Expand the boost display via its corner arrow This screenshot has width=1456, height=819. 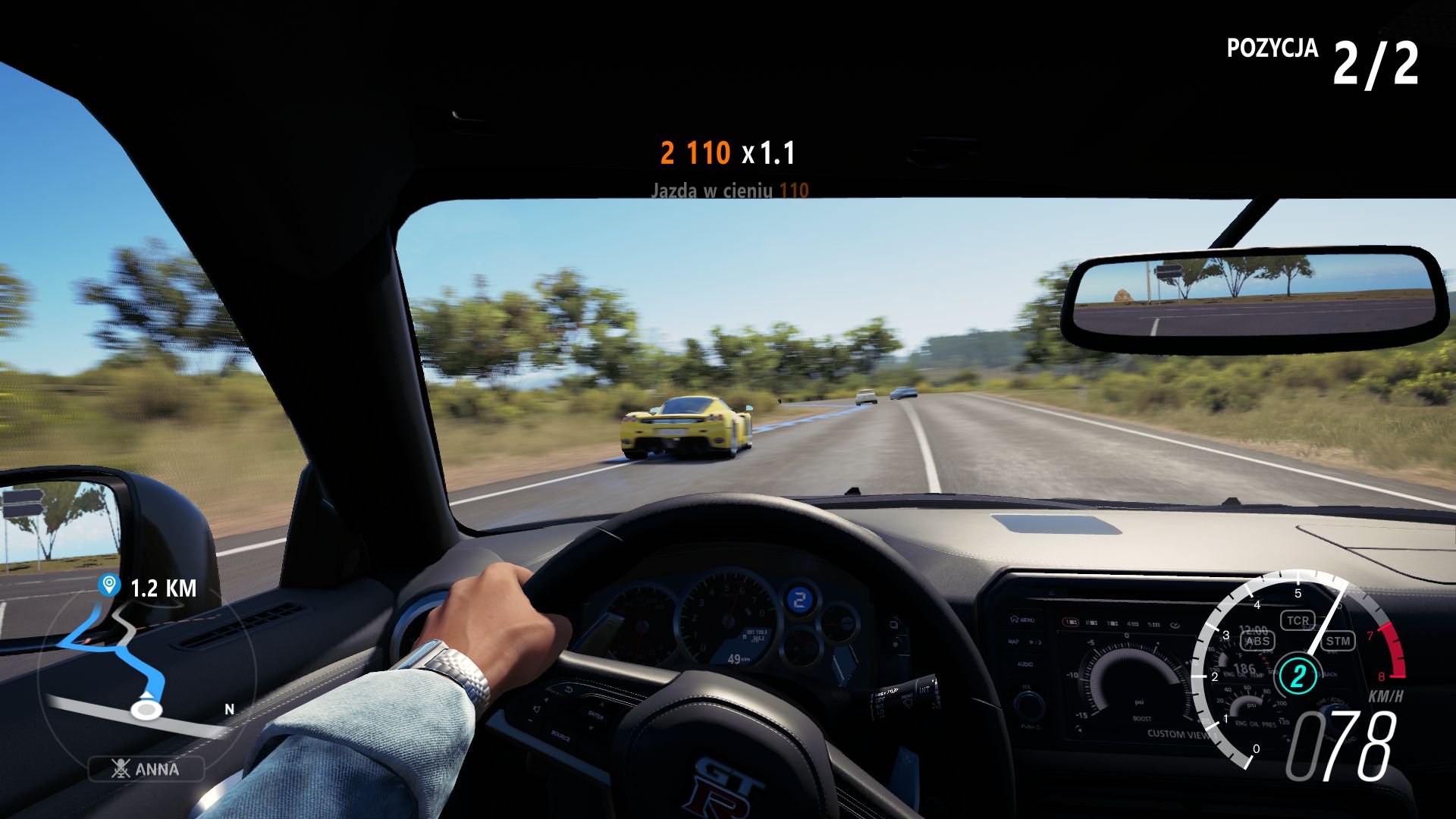coord(1078,730)
